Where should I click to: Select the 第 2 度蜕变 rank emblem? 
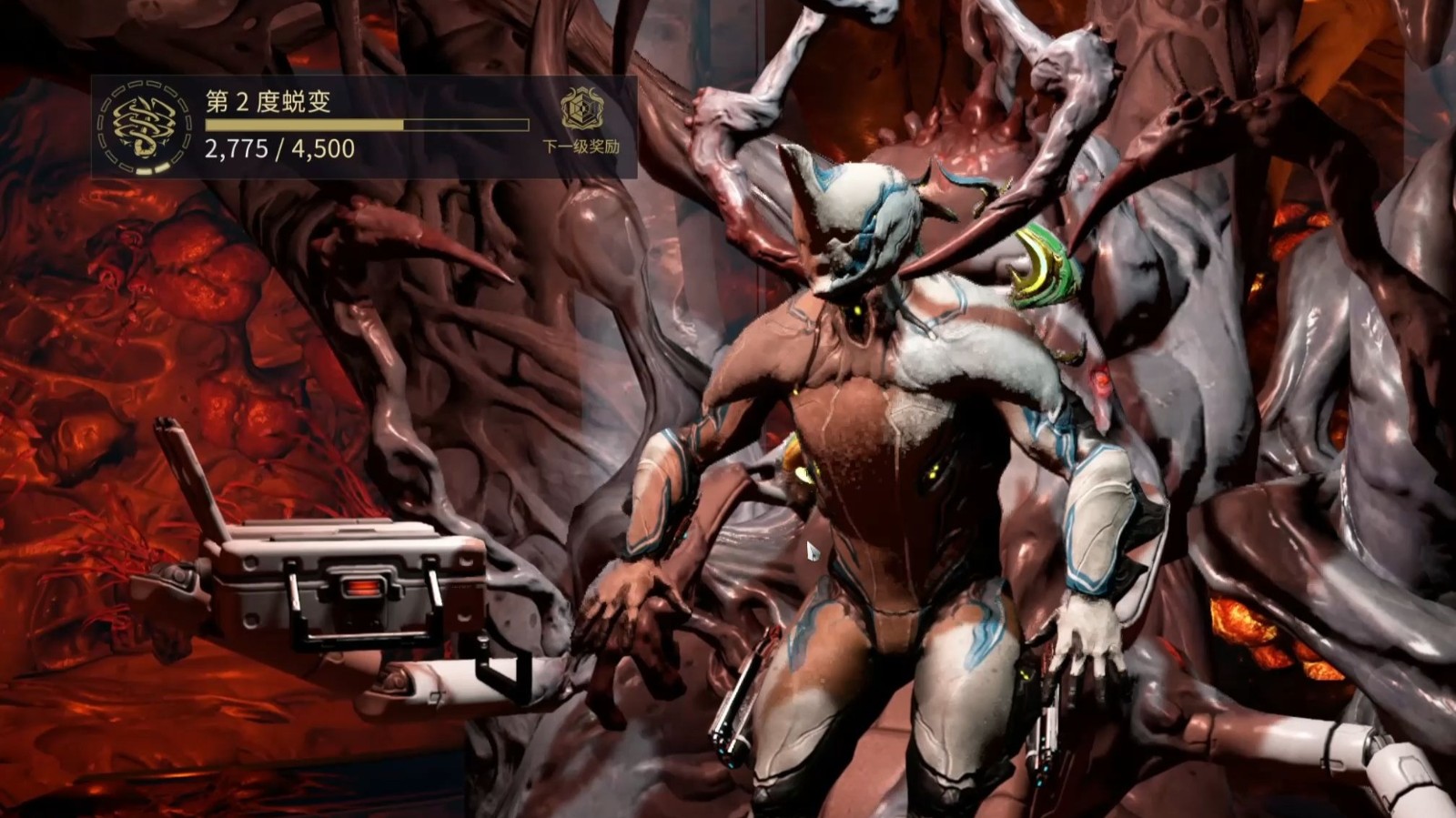(x=146, y=126)
